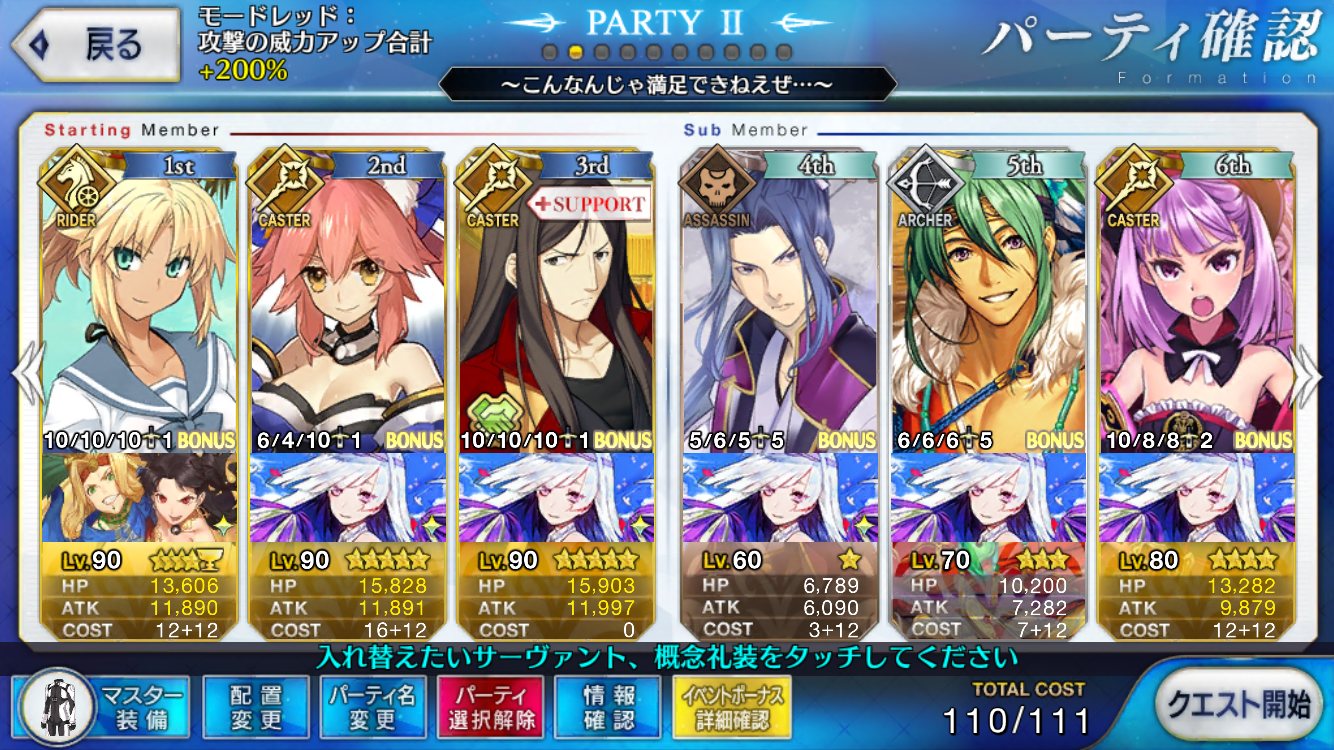Open 情報確認 info check

tap(607, 707)
